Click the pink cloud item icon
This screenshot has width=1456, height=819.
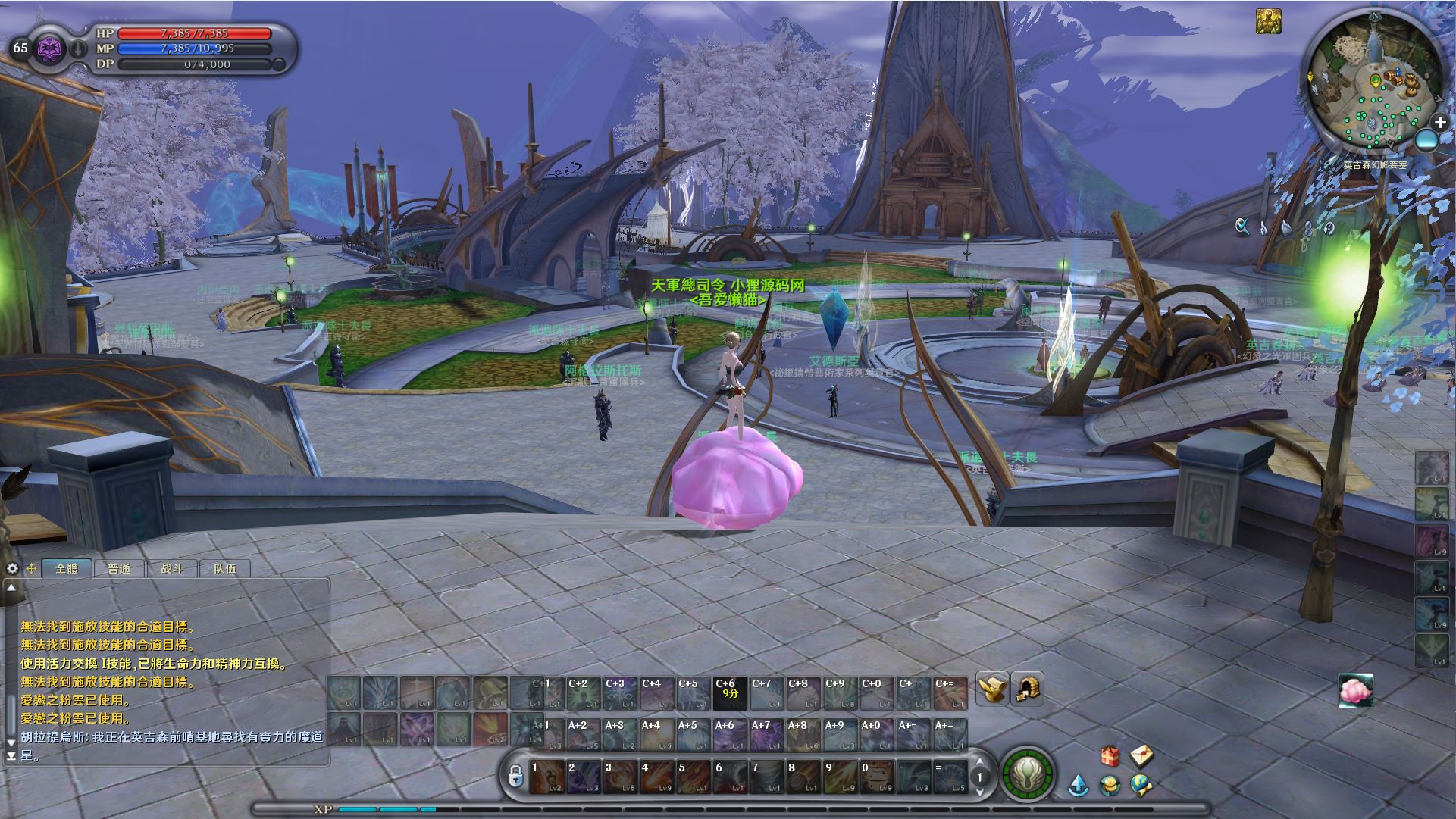(x=1355, y=690)
